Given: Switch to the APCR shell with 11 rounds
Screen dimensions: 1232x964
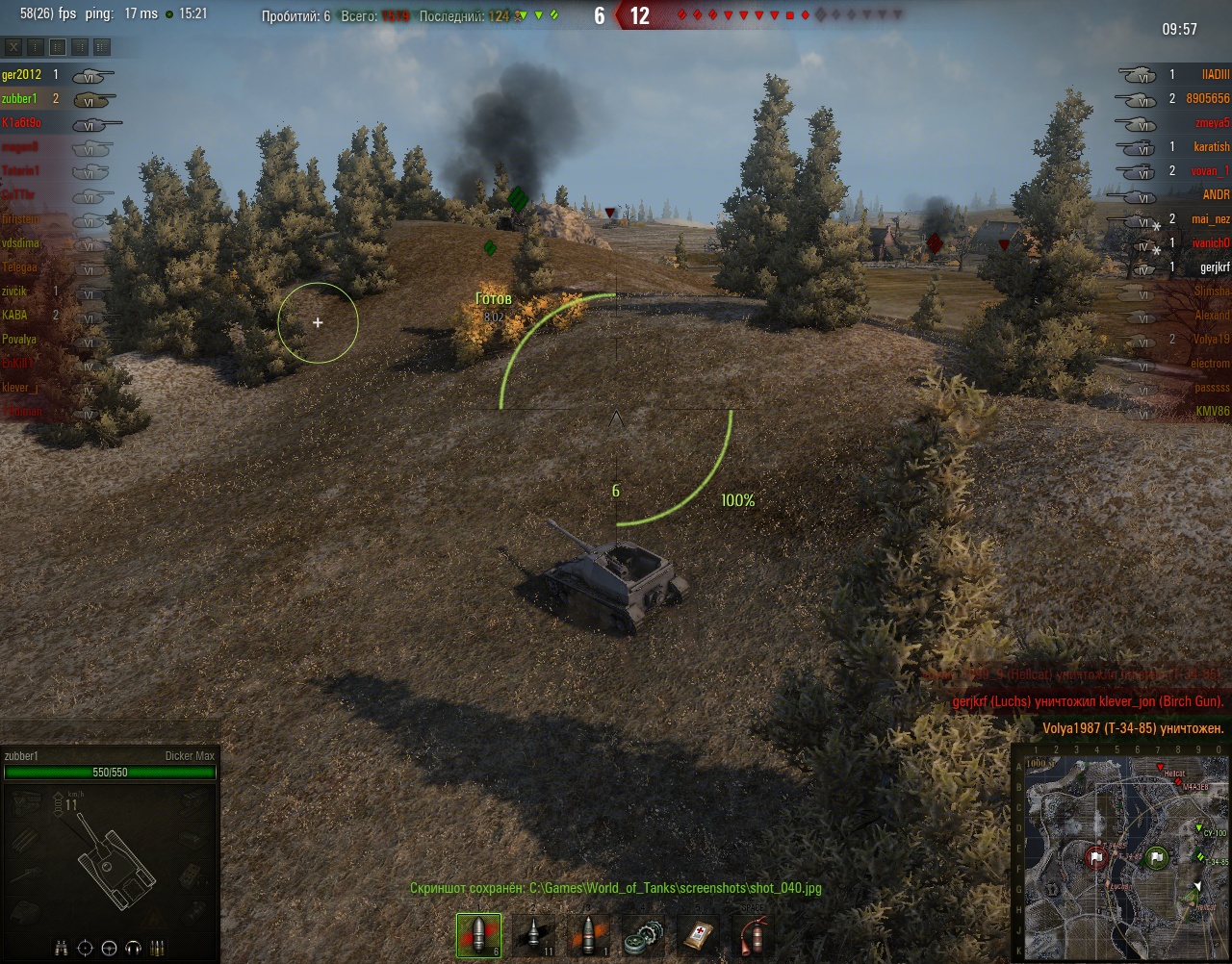Looking at the screenshot, I should (535, 935).
